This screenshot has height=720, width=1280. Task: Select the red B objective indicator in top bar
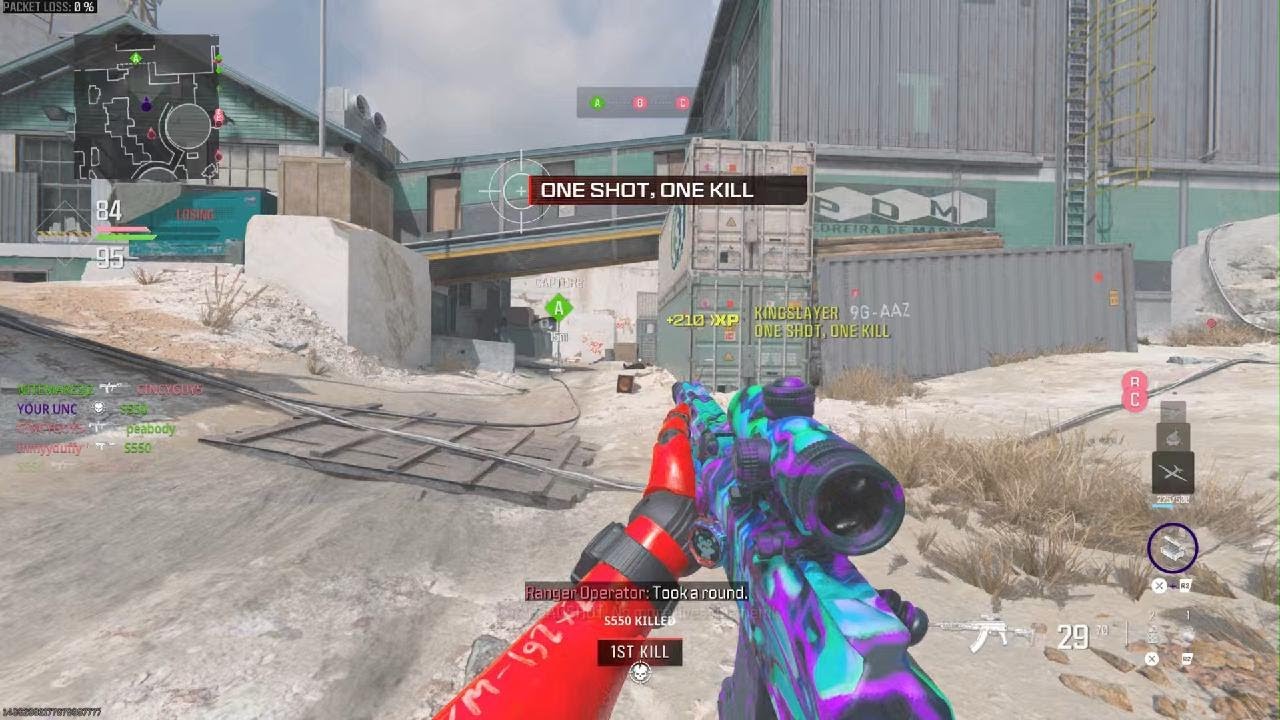coord(639,102)
